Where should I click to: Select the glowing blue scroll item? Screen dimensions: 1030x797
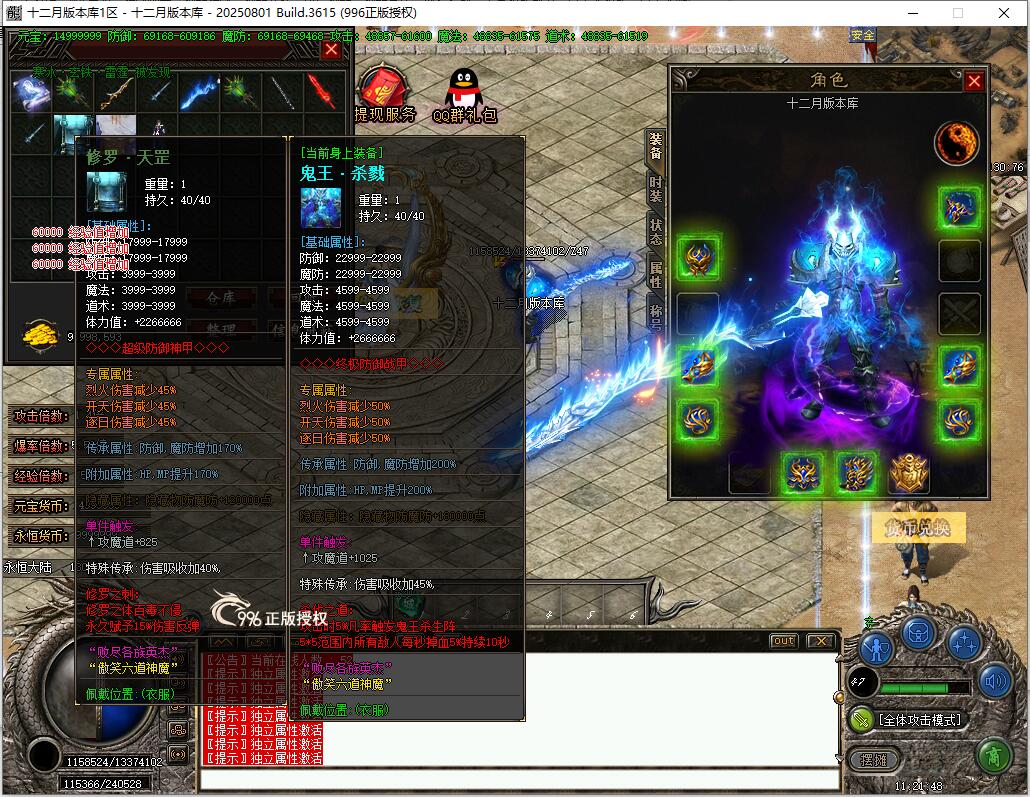pyautogui.click(x=30, y=93)
